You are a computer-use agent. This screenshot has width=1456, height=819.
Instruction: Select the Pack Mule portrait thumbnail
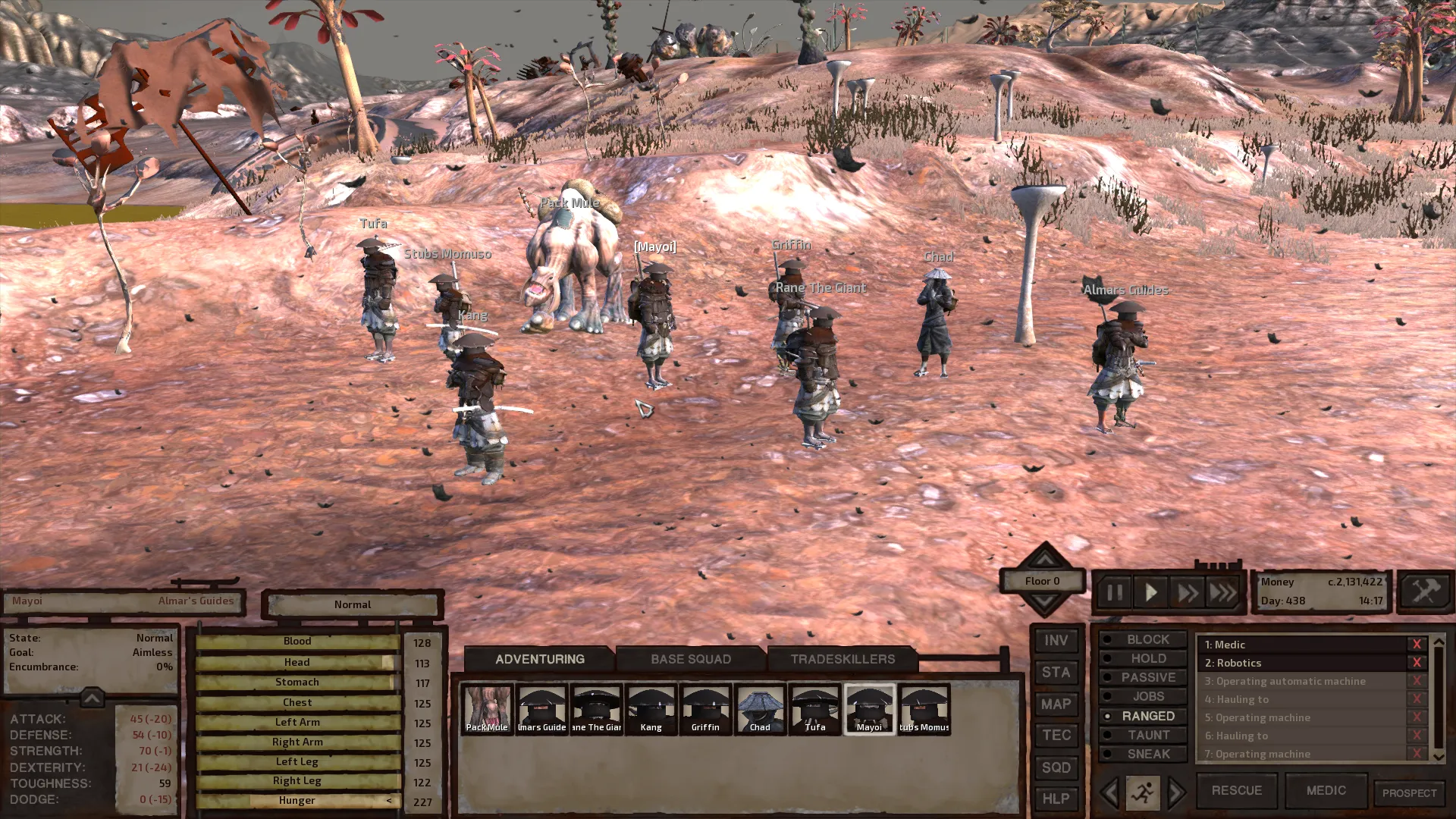coord(487,708)
